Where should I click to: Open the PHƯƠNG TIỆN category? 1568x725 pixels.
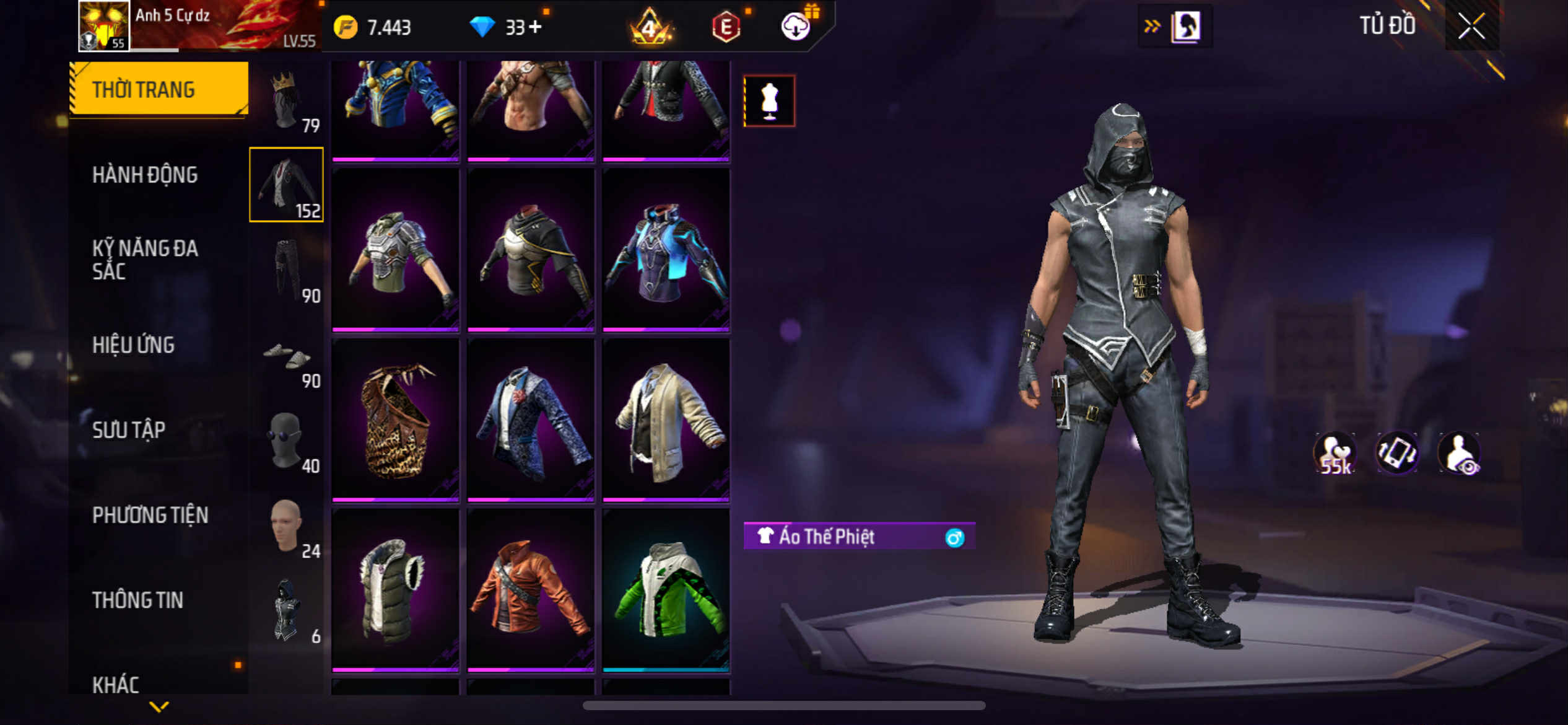pos(150,515)
